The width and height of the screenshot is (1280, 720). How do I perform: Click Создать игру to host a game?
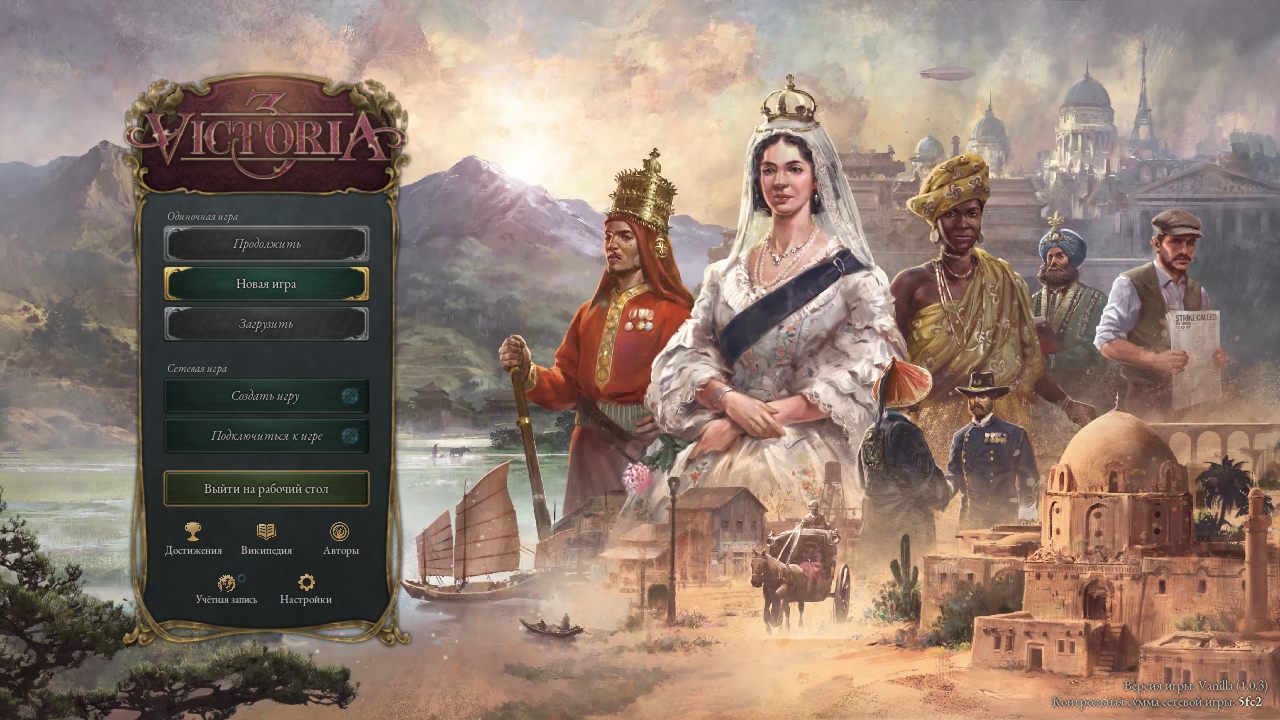(x=268, y=396)
